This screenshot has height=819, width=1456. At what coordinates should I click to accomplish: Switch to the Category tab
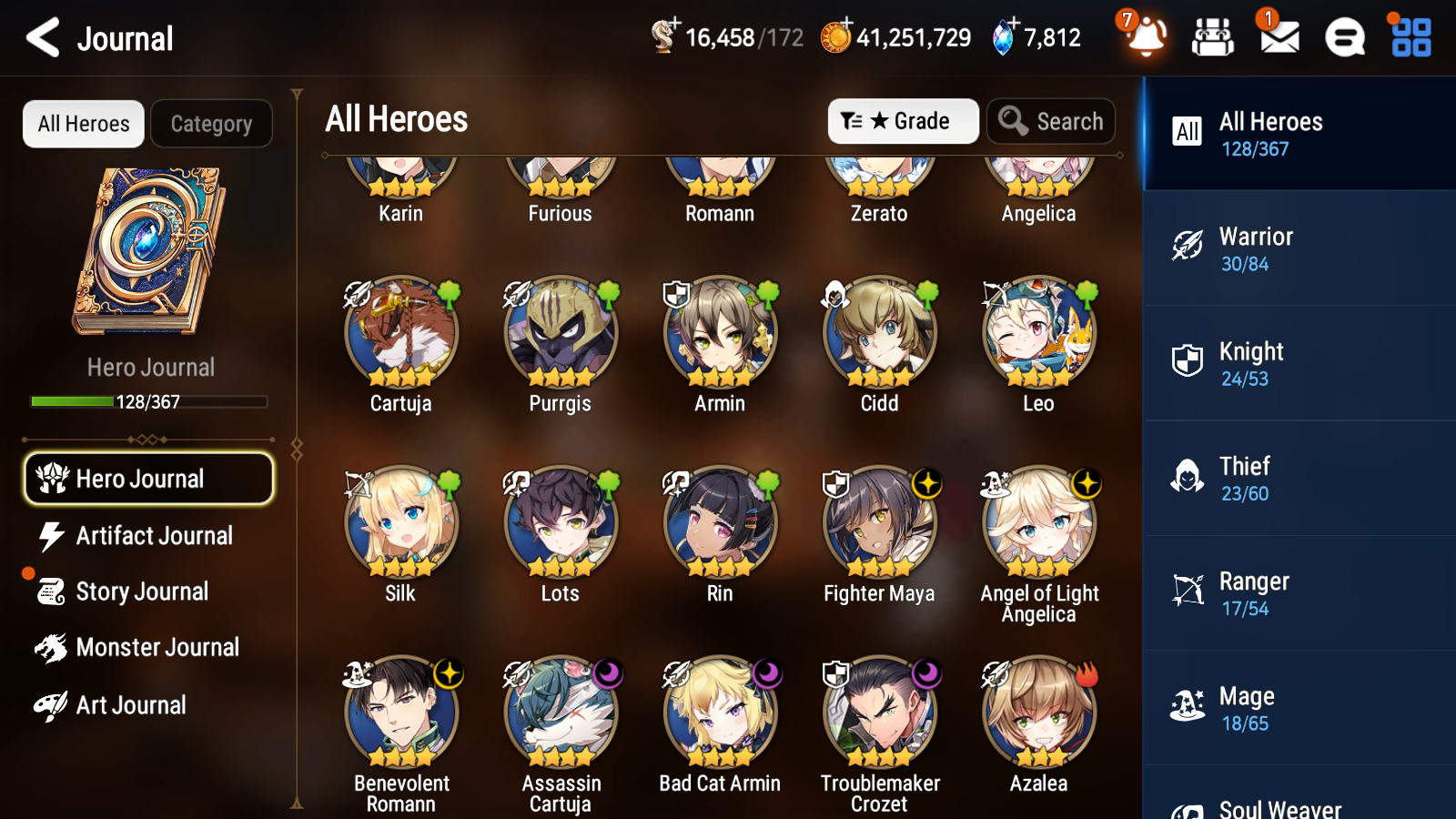211,124
